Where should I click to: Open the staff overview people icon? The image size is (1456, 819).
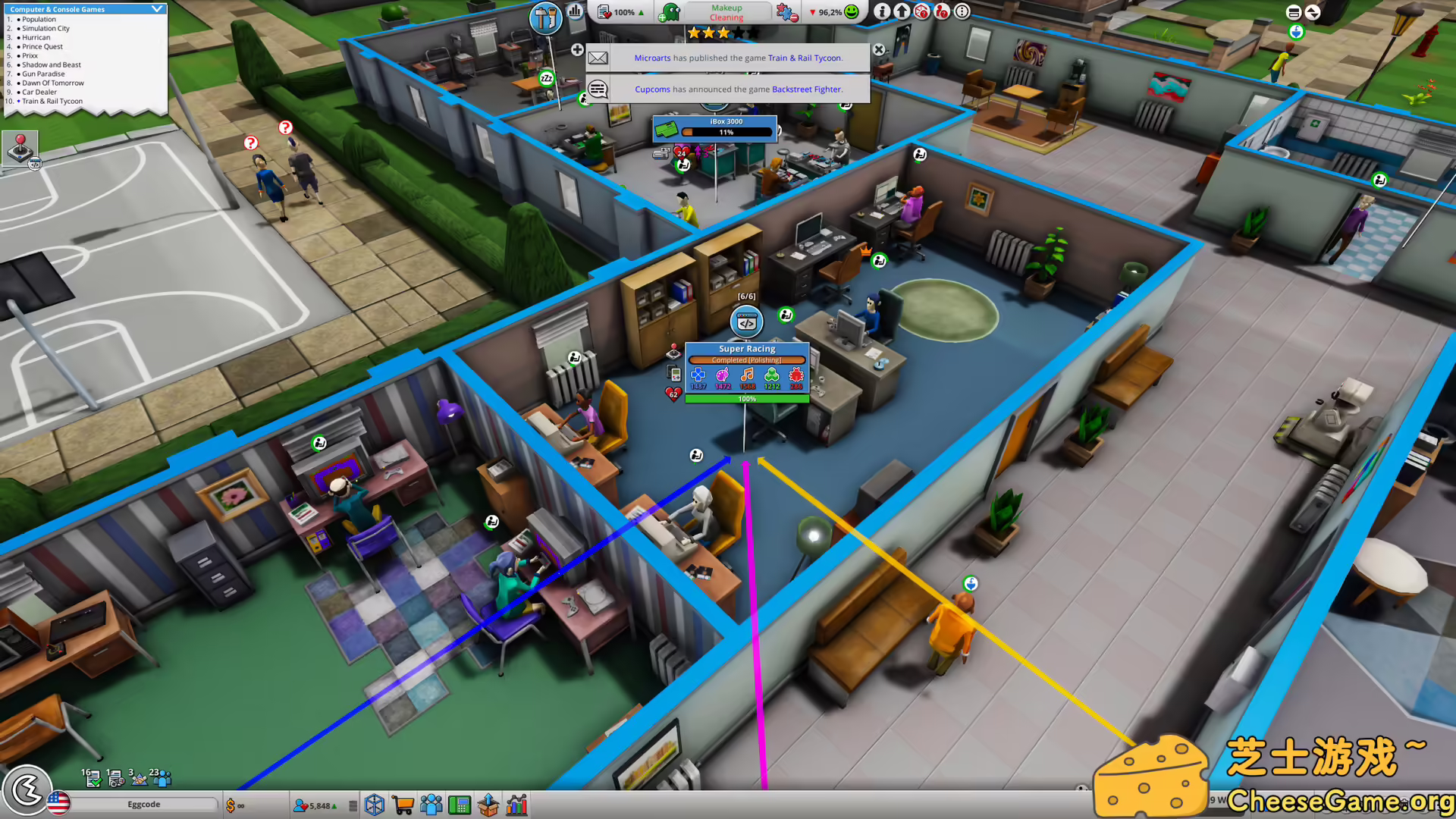[431, 805]
